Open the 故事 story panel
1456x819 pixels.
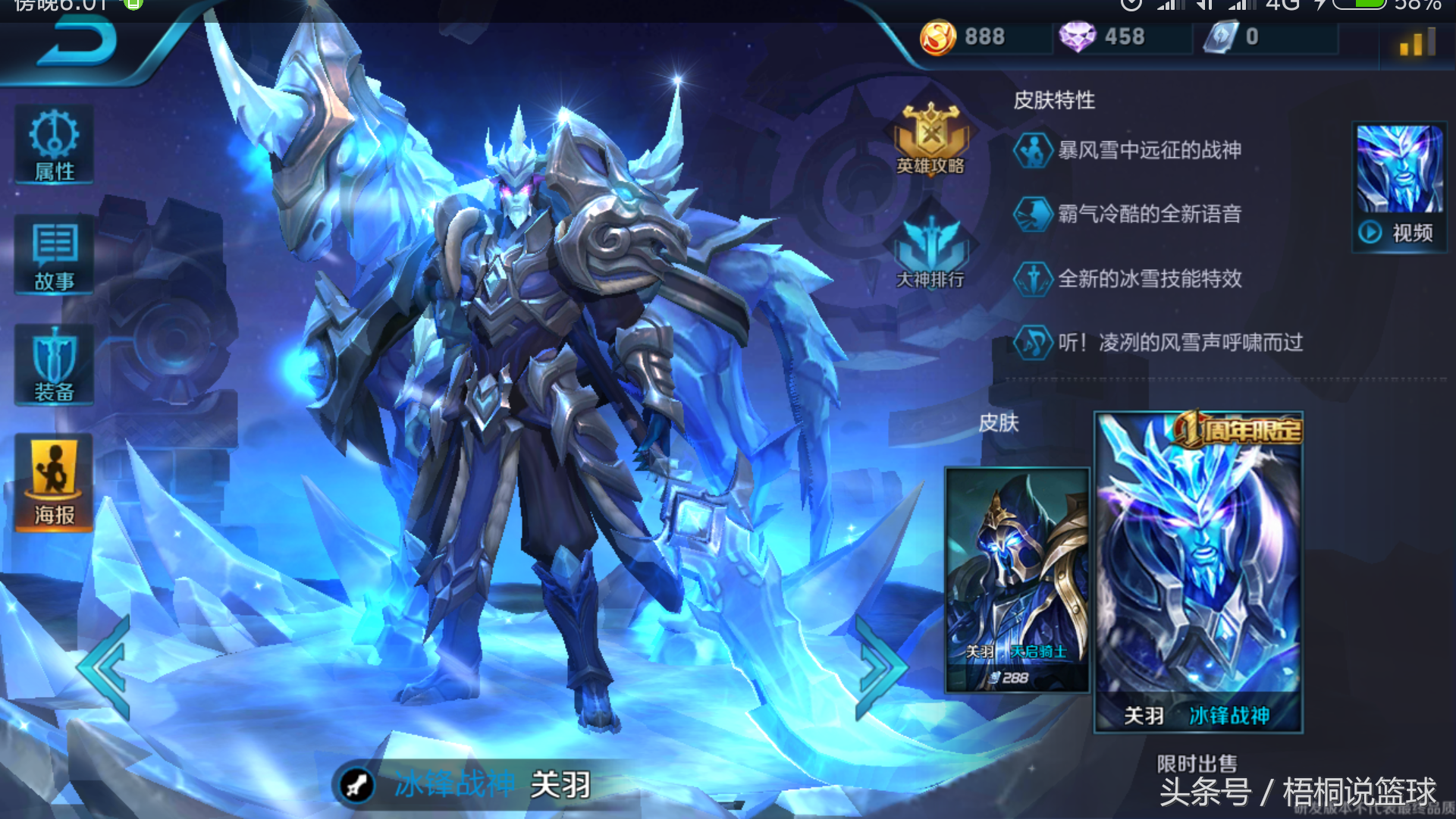54,255
